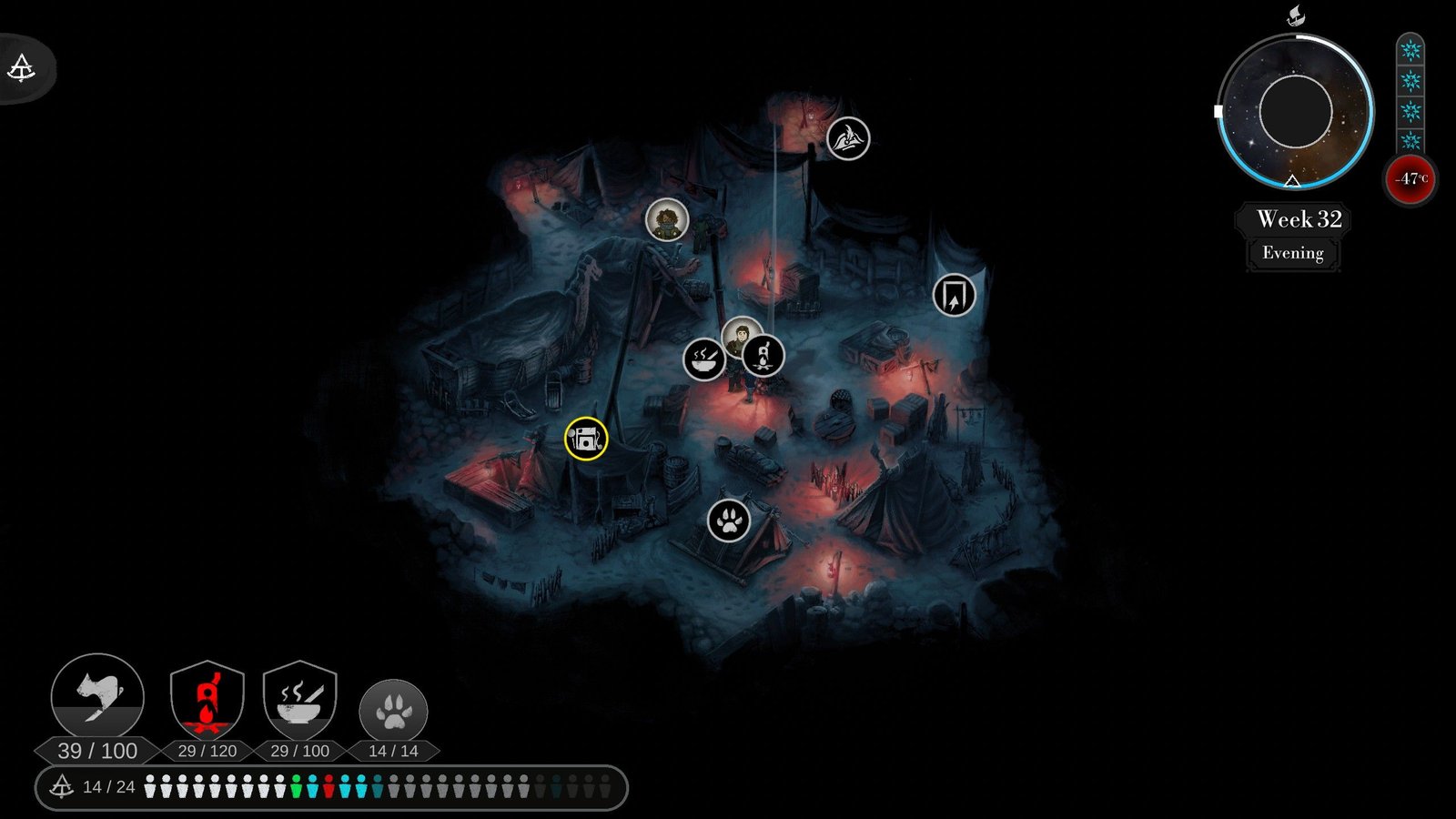Open the loyalty gauge showing 39 / 100
Viewport: 1456px width, 819px height.
pyautogui.click(x=97, y=699)
